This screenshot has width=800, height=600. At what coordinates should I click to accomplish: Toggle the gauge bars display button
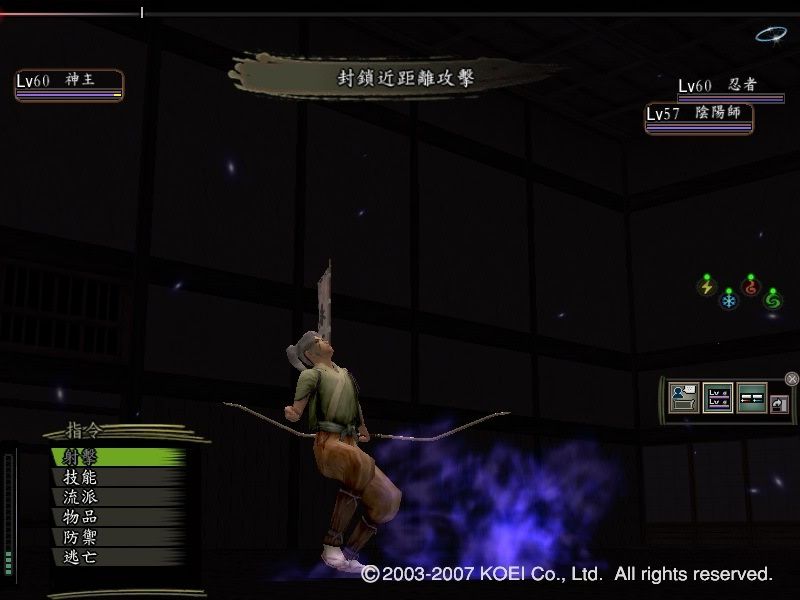pyautogui.click(x=751, y=397)
